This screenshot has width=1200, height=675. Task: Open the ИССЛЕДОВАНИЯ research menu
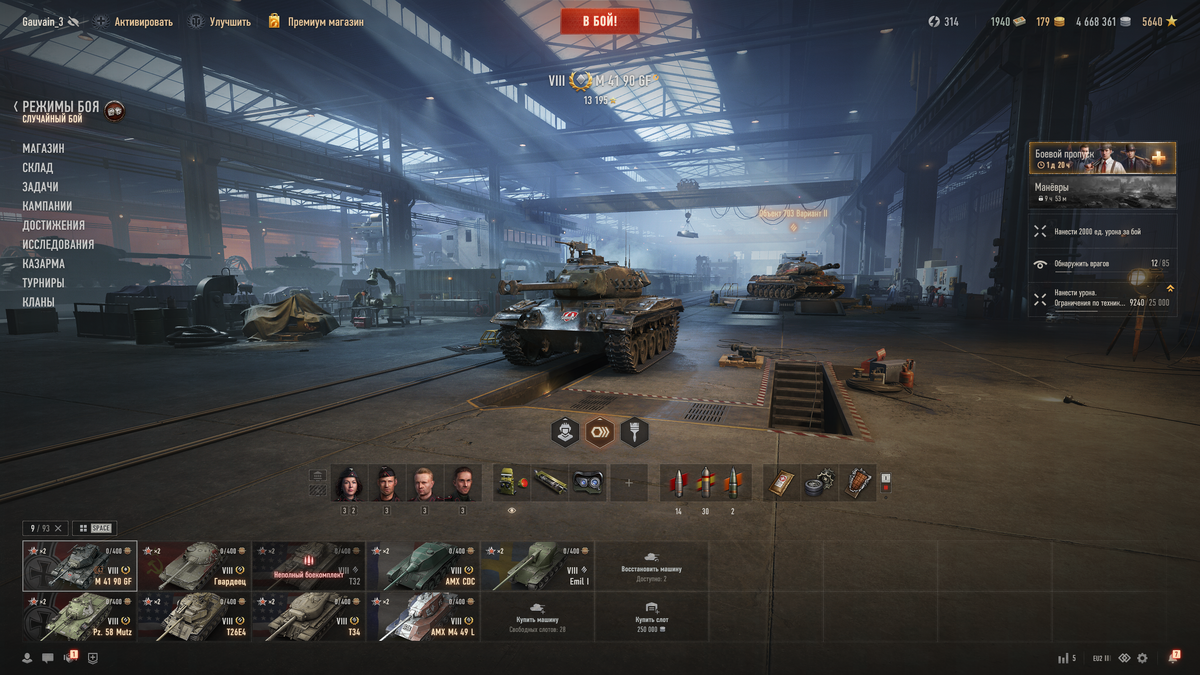[58, 244]
